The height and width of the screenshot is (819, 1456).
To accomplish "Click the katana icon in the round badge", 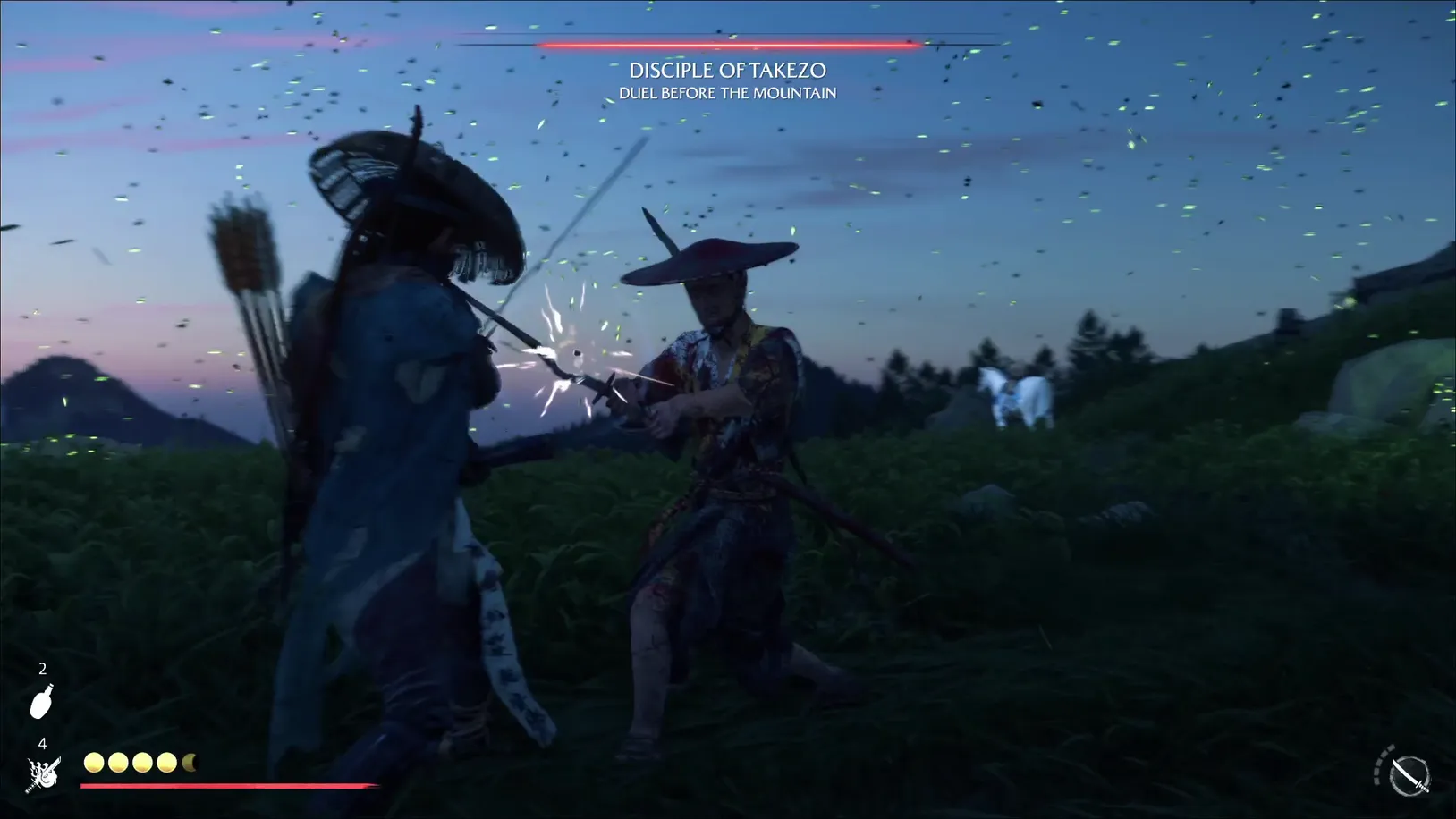I will tap(1409, 774).
